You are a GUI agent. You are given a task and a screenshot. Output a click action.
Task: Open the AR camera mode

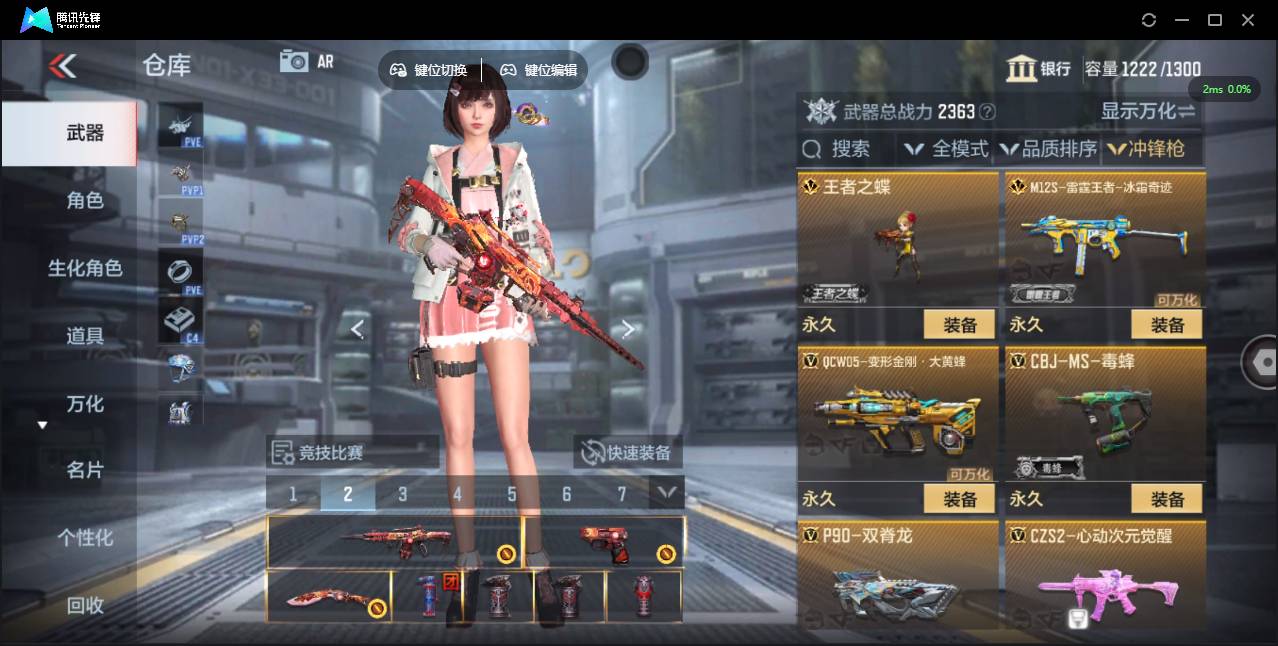306,61
